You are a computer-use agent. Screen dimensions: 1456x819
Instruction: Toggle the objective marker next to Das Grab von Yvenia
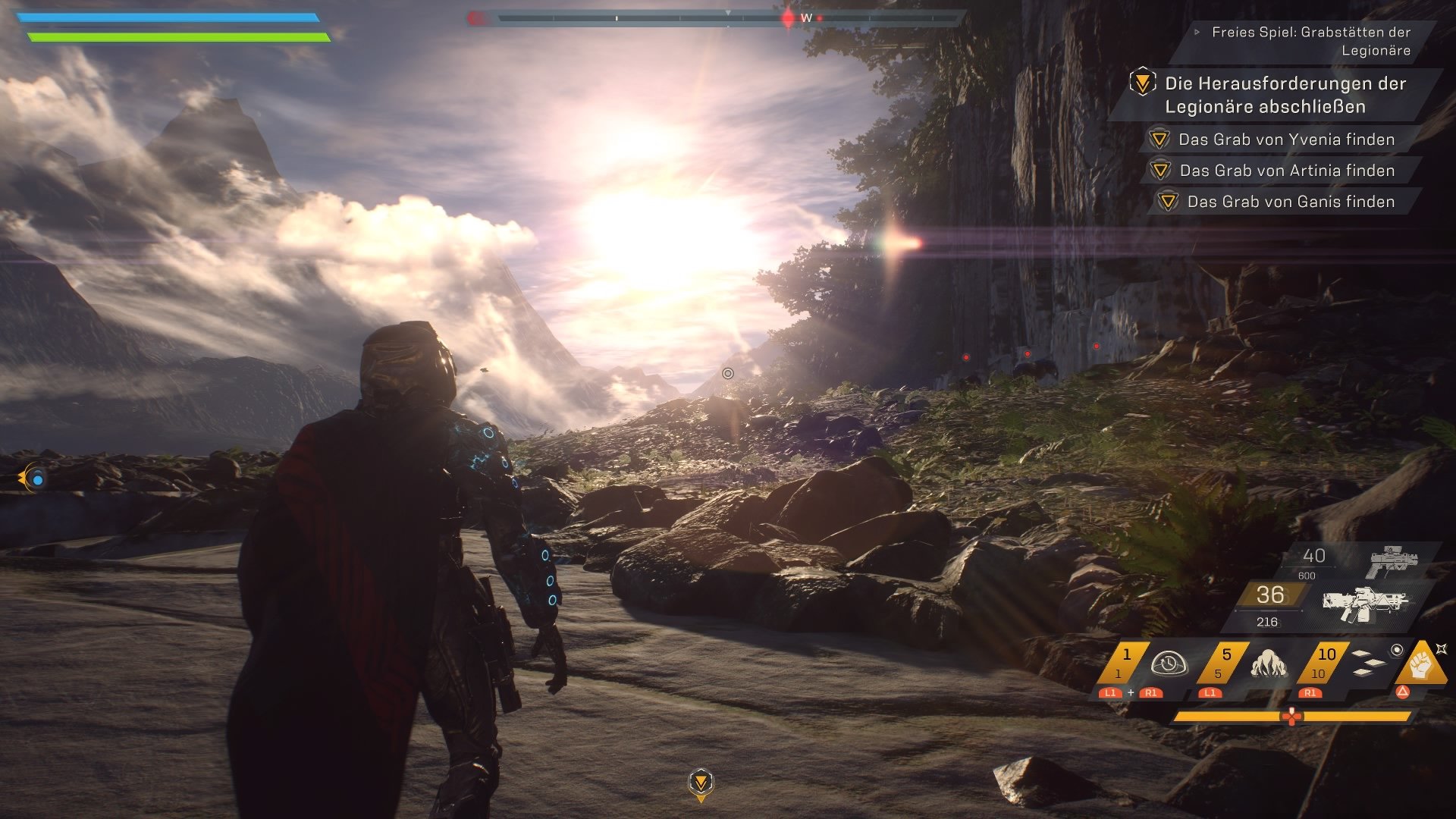(x=1159, y=140)
